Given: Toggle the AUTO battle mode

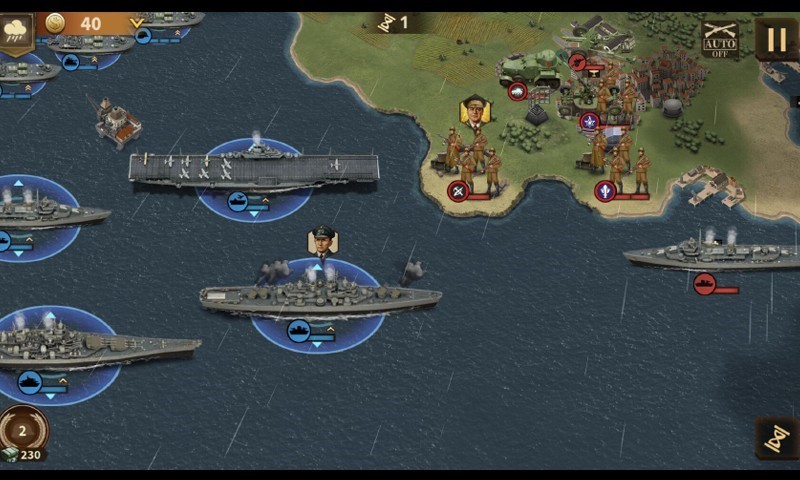Looking at the screenshot, I should coord(720,39).
